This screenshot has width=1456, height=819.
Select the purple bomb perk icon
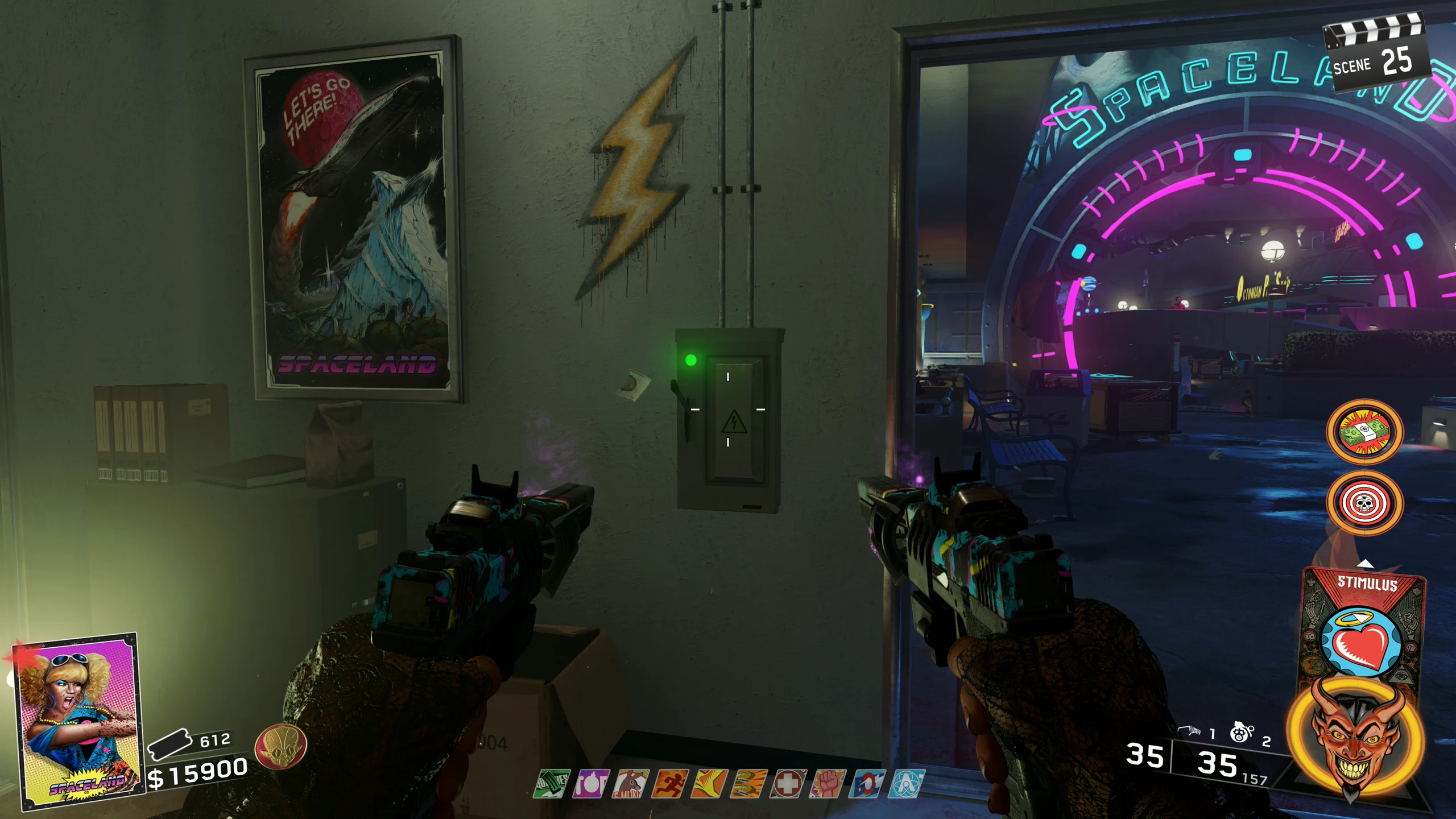click(x=591, y=784)
